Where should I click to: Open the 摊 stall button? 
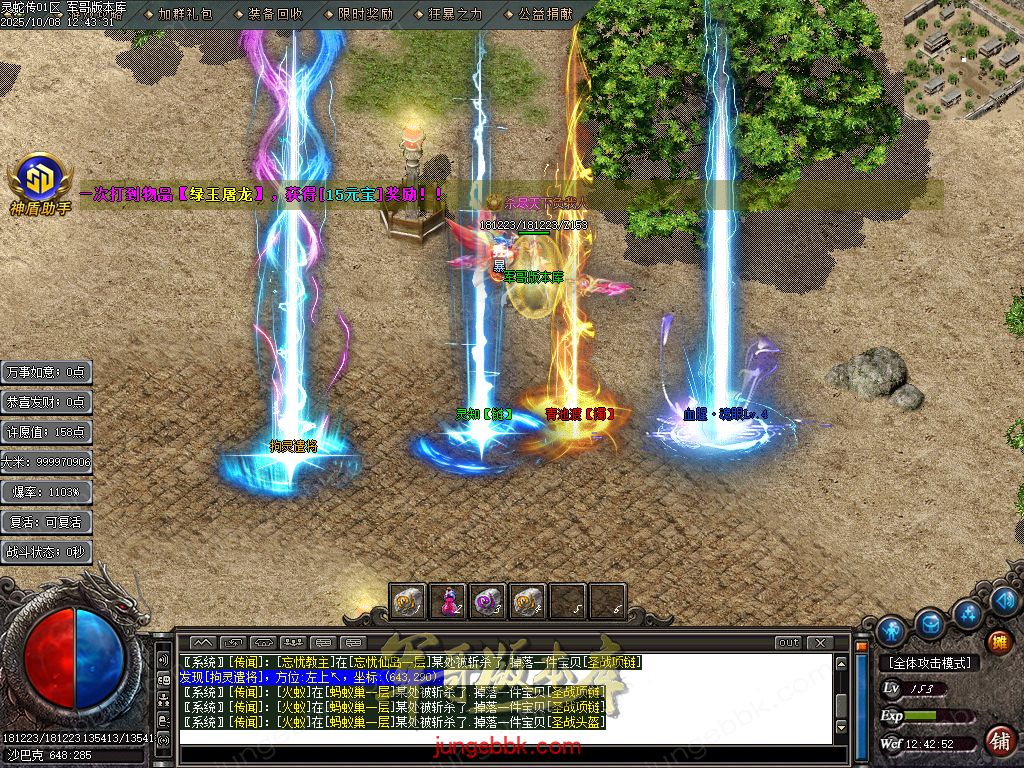(999, 641)
